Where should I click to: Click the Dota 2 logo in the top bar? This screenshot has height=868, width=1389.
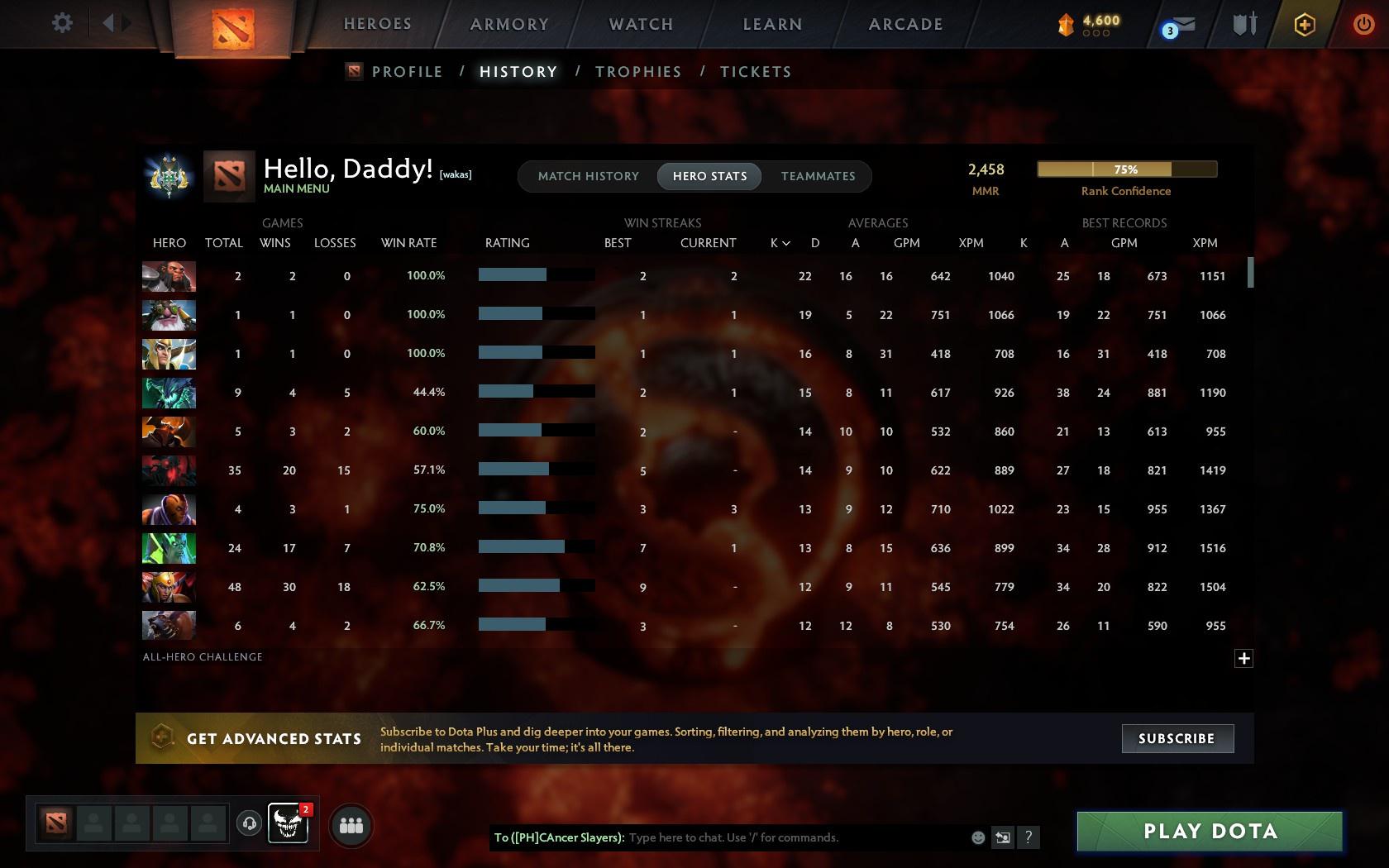(x=234, y=27)
